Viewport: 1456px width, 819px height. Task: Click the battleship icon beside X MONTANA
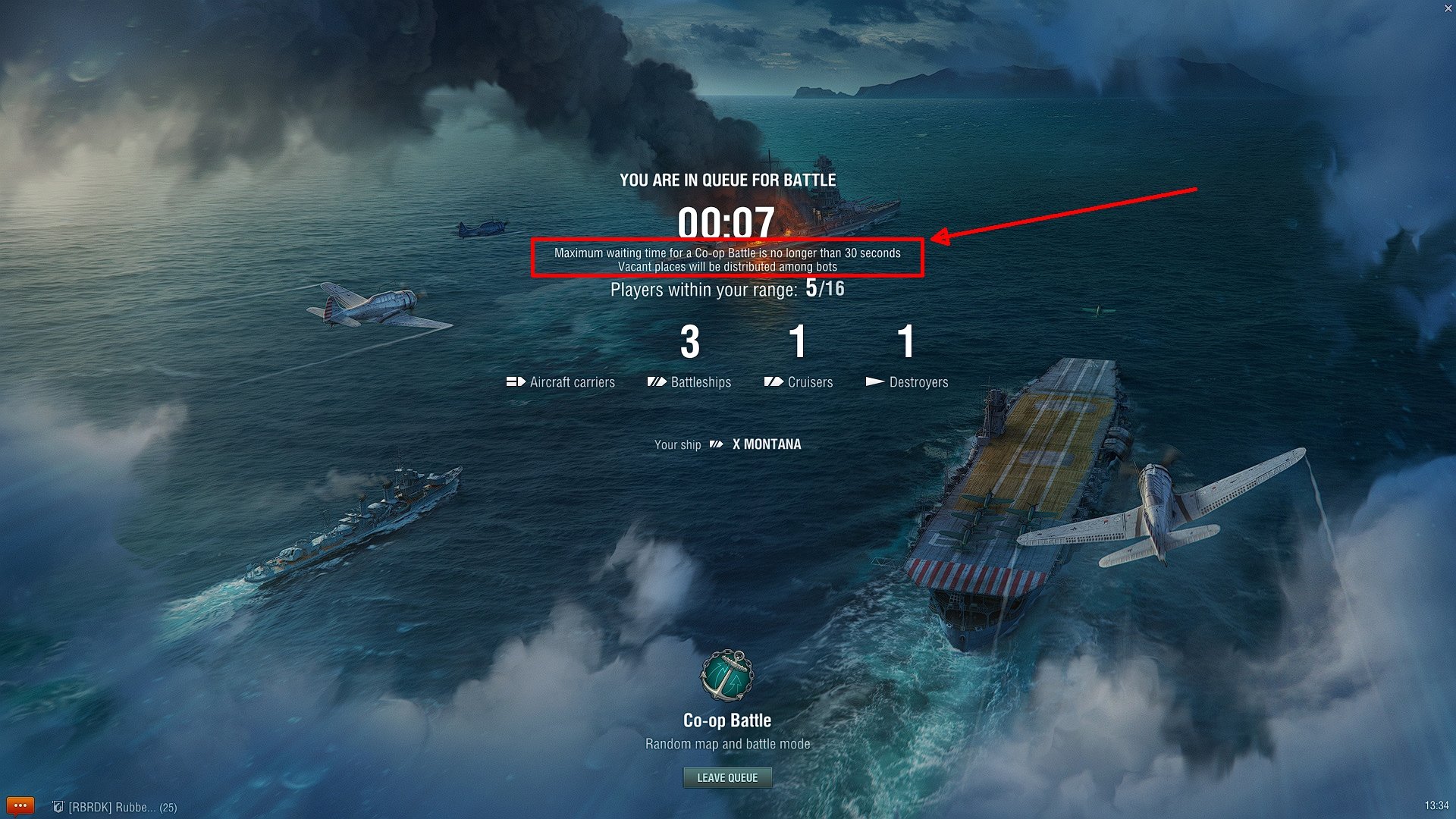pos(716,445)
